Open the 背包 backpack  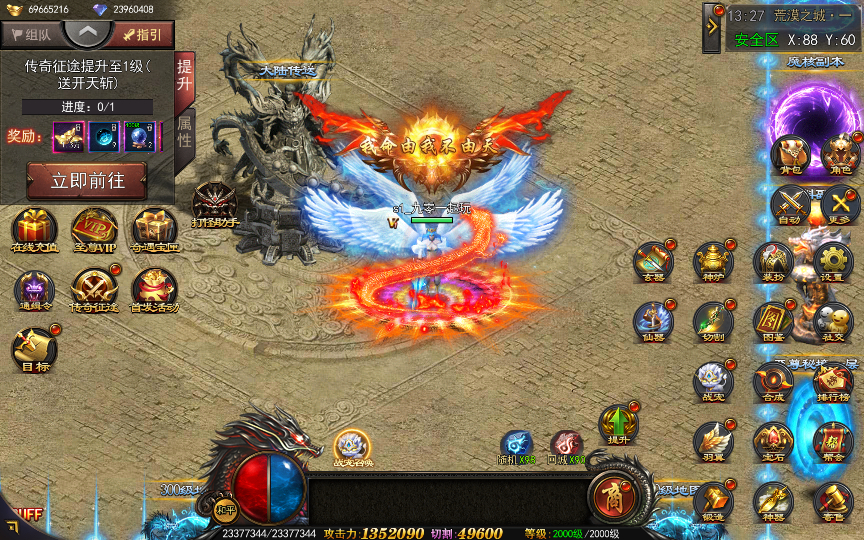(x=789, y=154)
